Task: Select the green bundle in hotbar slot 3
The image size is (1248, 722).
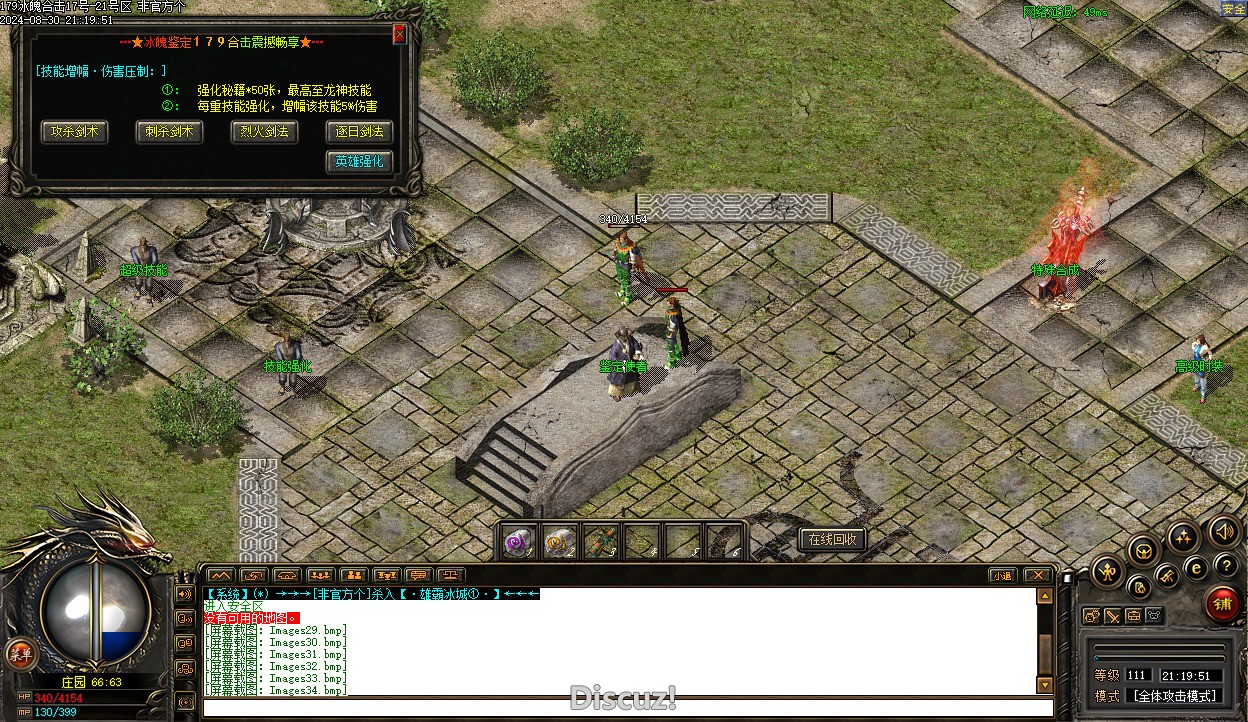Action: [600, 541]
